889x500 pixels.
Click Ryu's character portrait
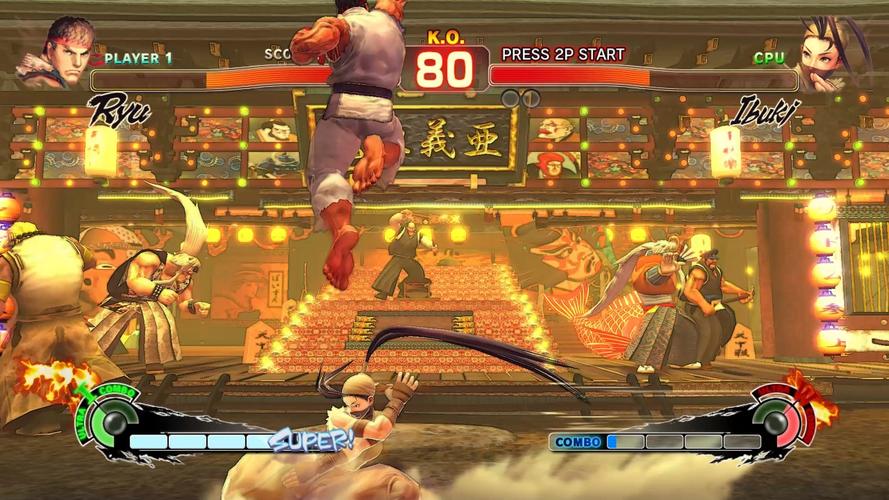click(64, 52)
